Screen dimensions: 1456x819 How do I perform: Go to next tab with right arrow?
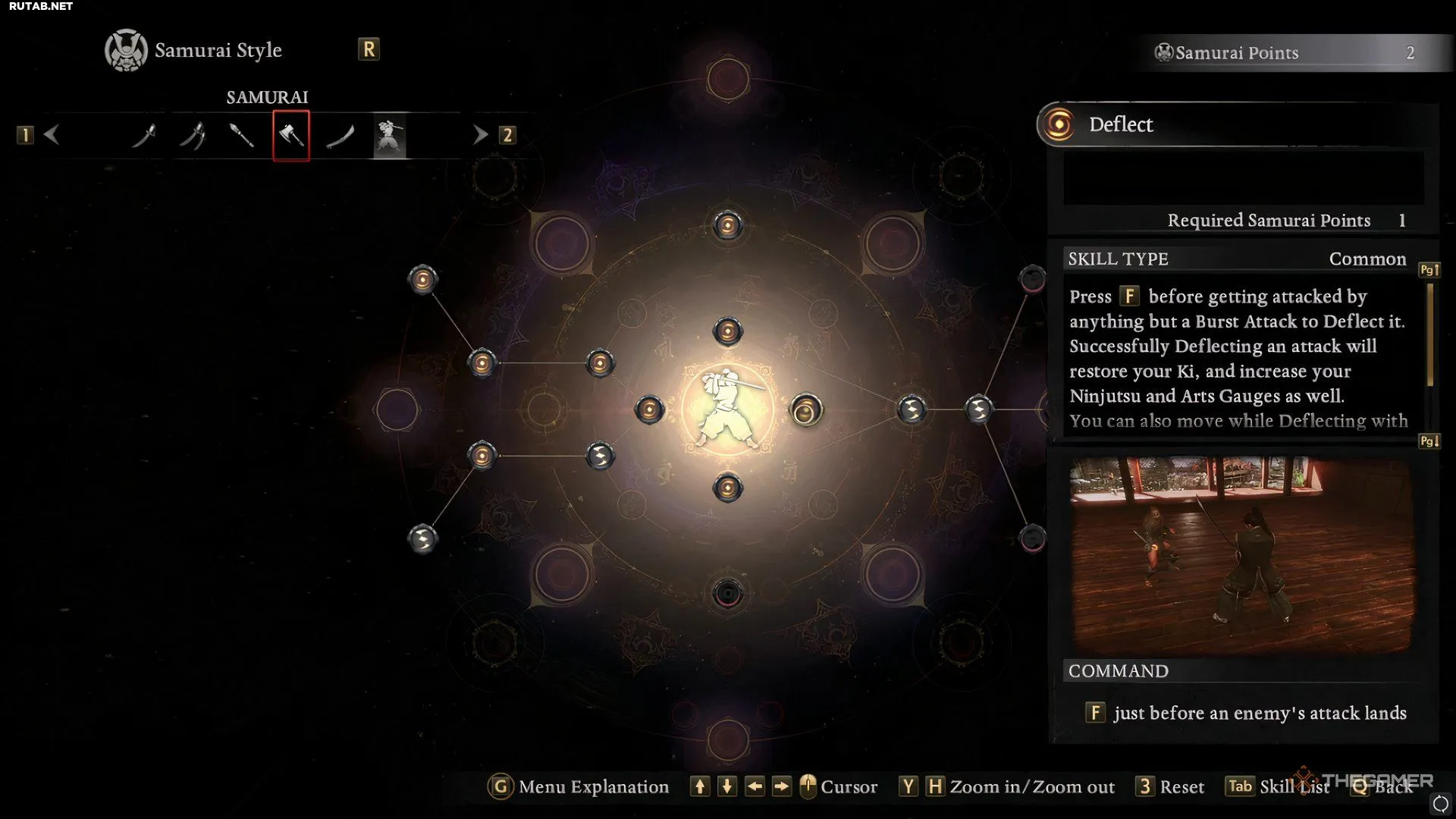click(x=480, y=135)
